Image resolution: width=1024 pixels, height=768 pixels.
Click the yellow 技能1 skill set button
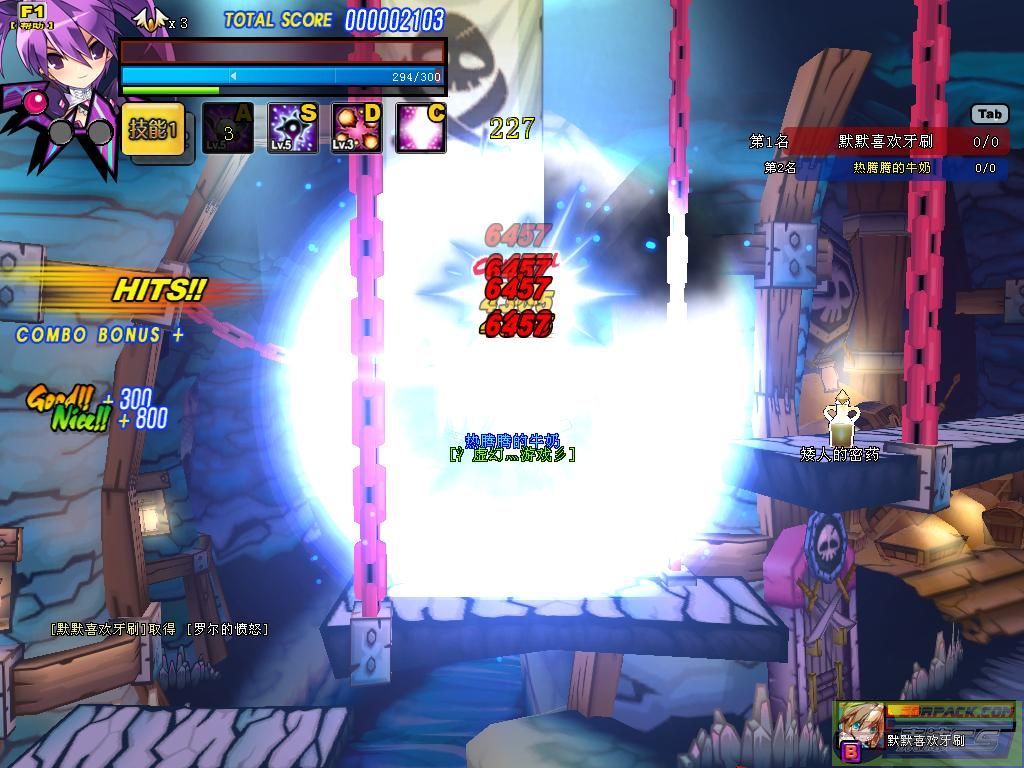pyautogui.click(x=153, y=130)
